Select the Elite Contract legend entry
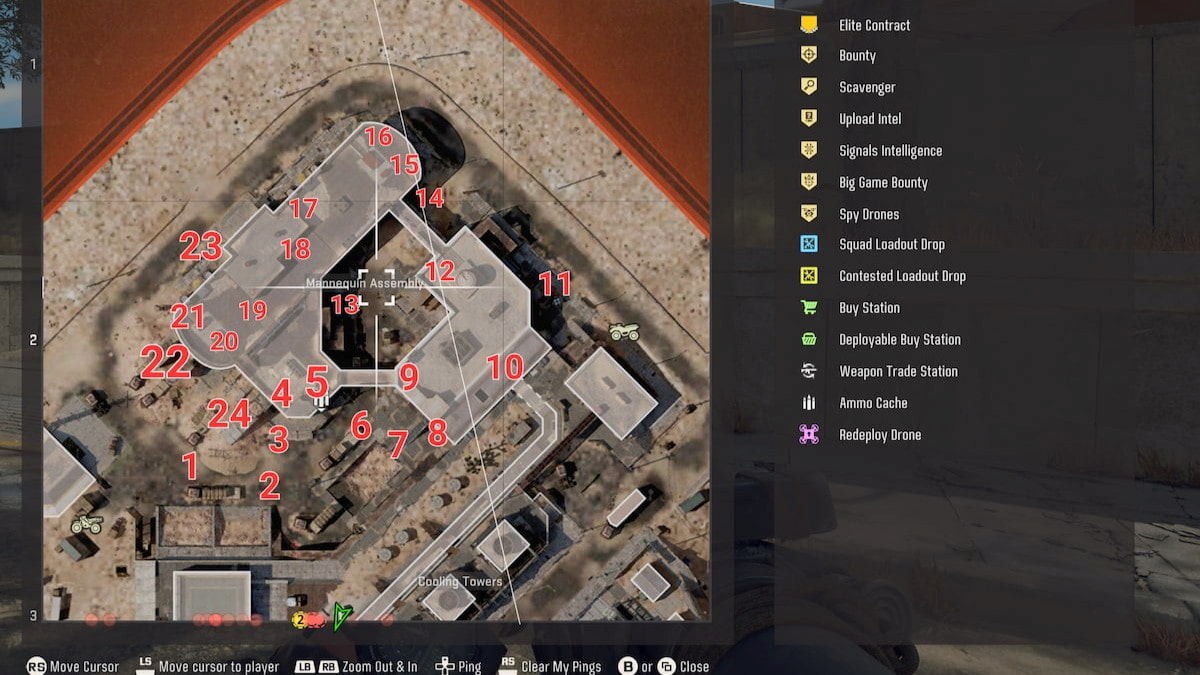Viewport: 1200px width, 675px height. [874, 25]
